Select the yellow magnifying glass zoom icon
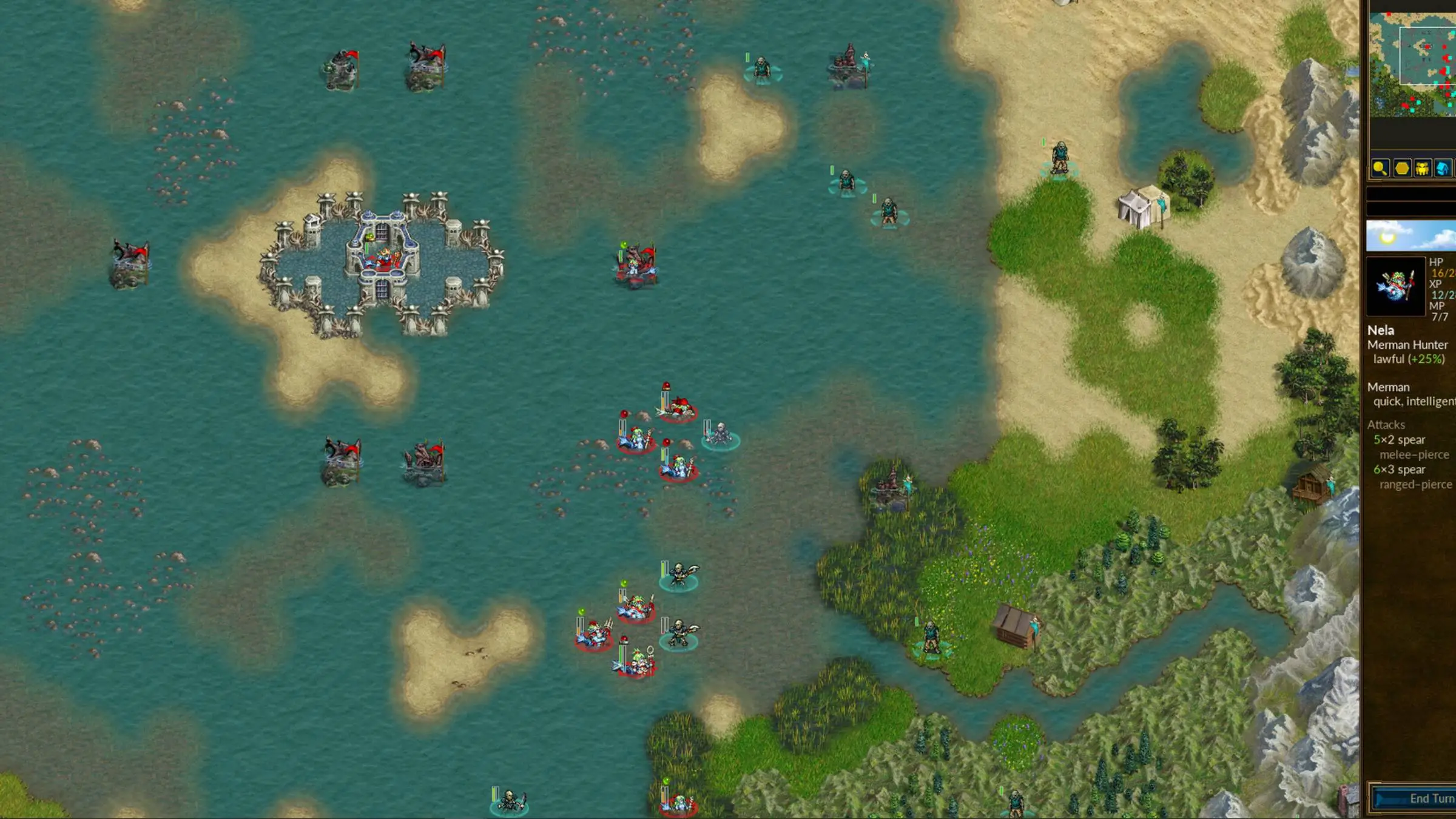 coord(1380,168)
